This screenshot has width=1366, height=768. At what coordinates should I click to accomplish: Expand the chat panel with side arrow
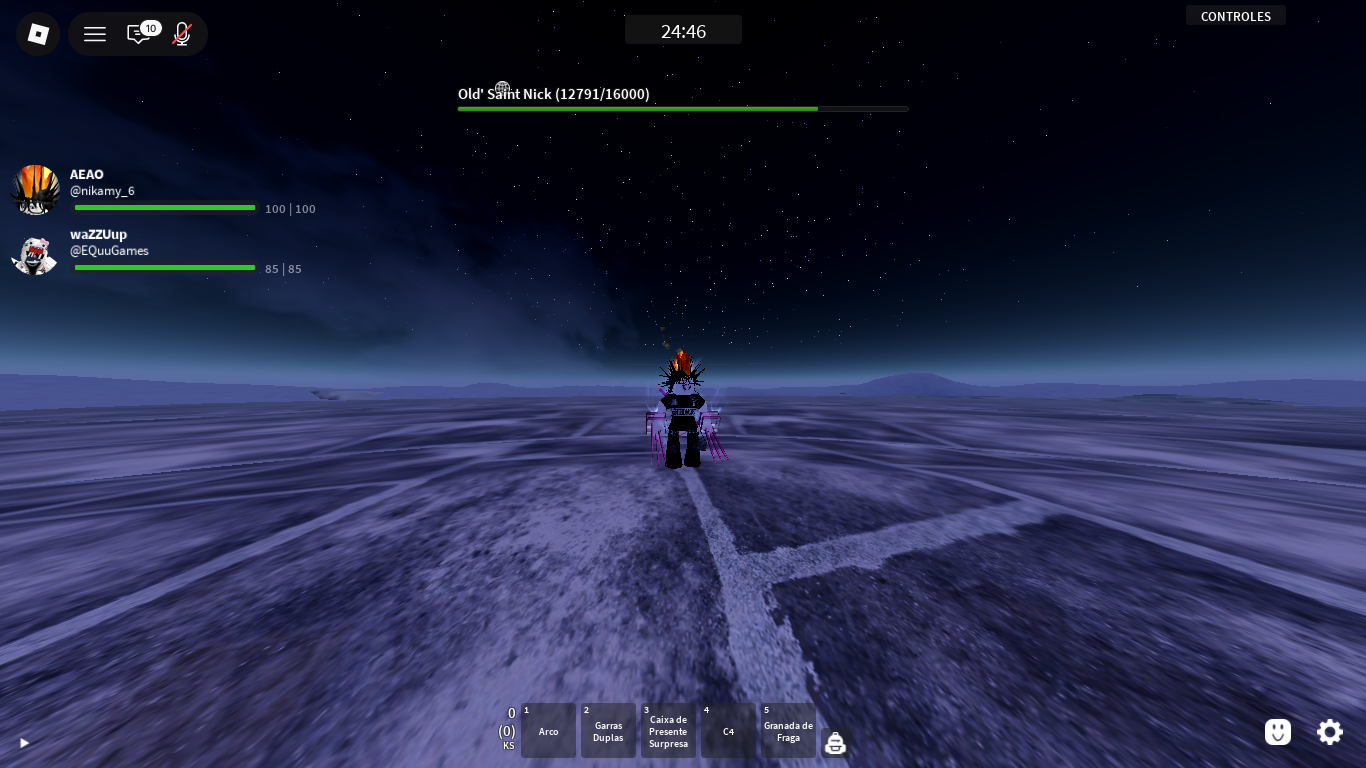click(24, 743)
